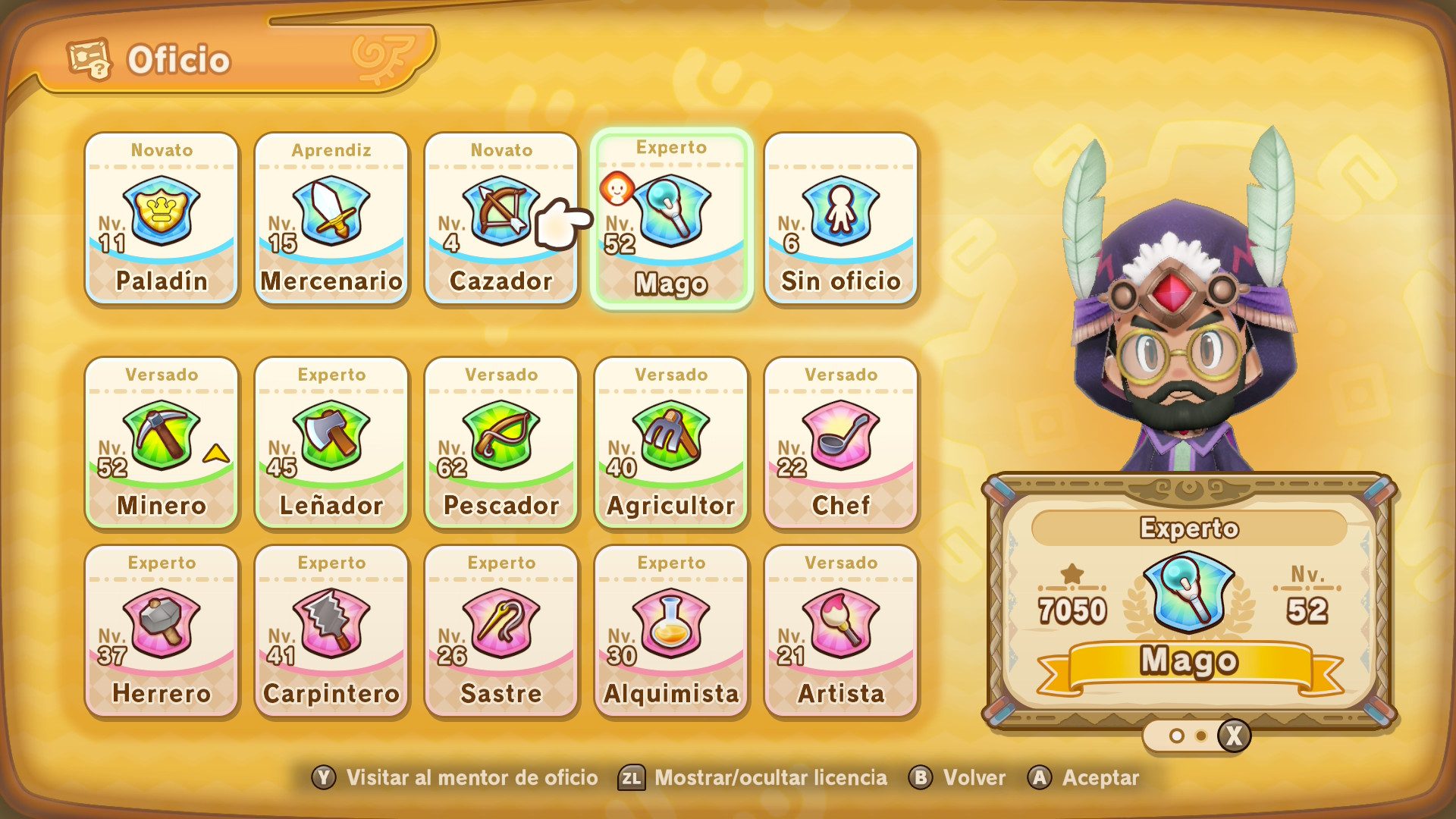The height and width of the screenshot is (819, 1456).
Task: Select the Minero job card
Action: (x=162, y=443)
